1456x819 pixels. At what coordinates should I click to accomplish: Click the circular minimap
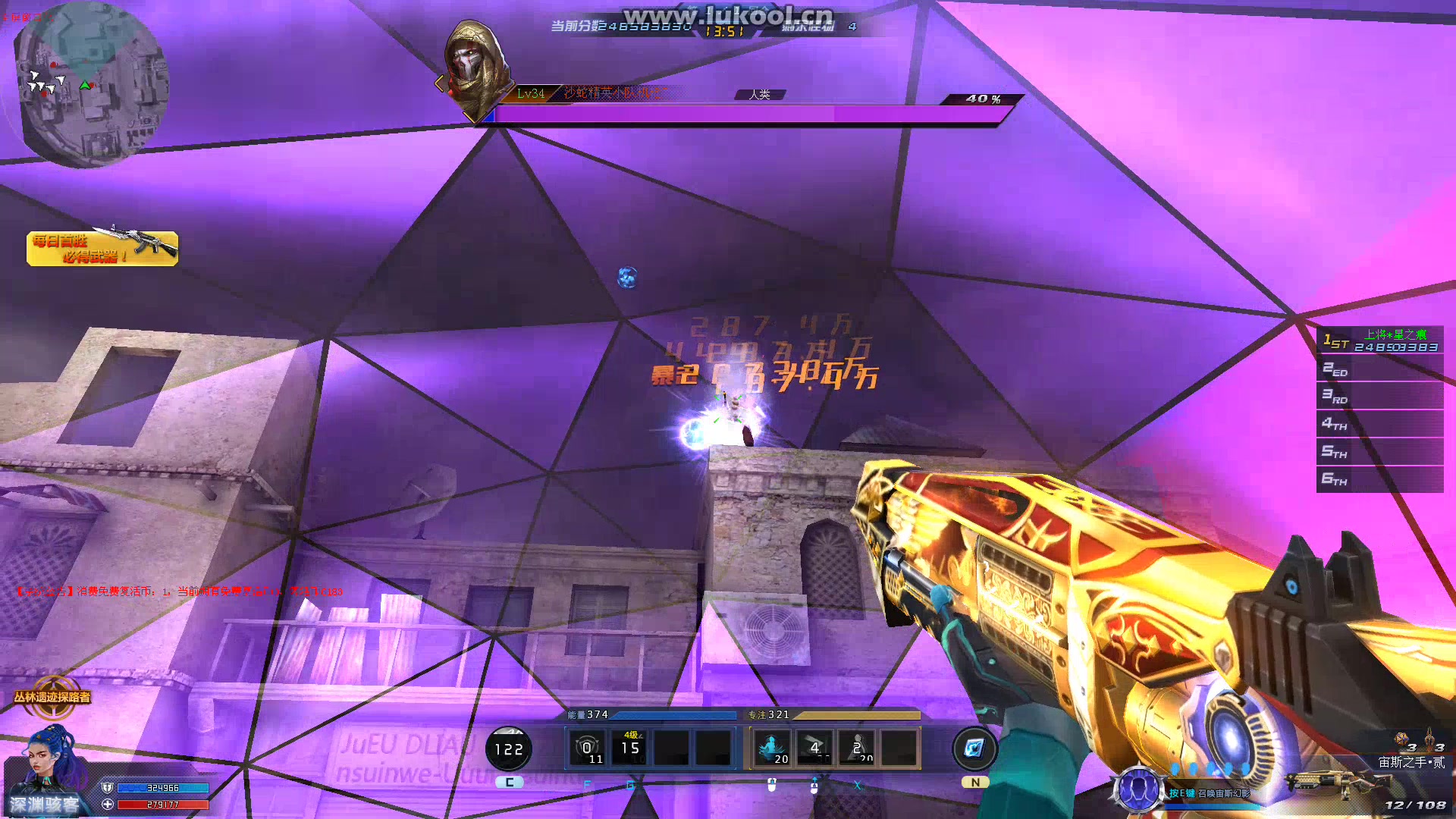[91, 83]
